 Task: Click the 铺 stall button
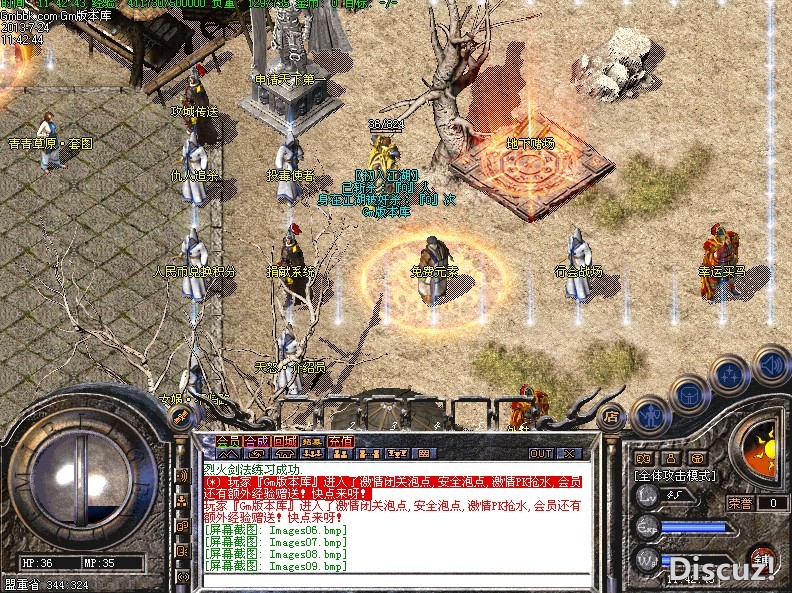click(763, 557)
